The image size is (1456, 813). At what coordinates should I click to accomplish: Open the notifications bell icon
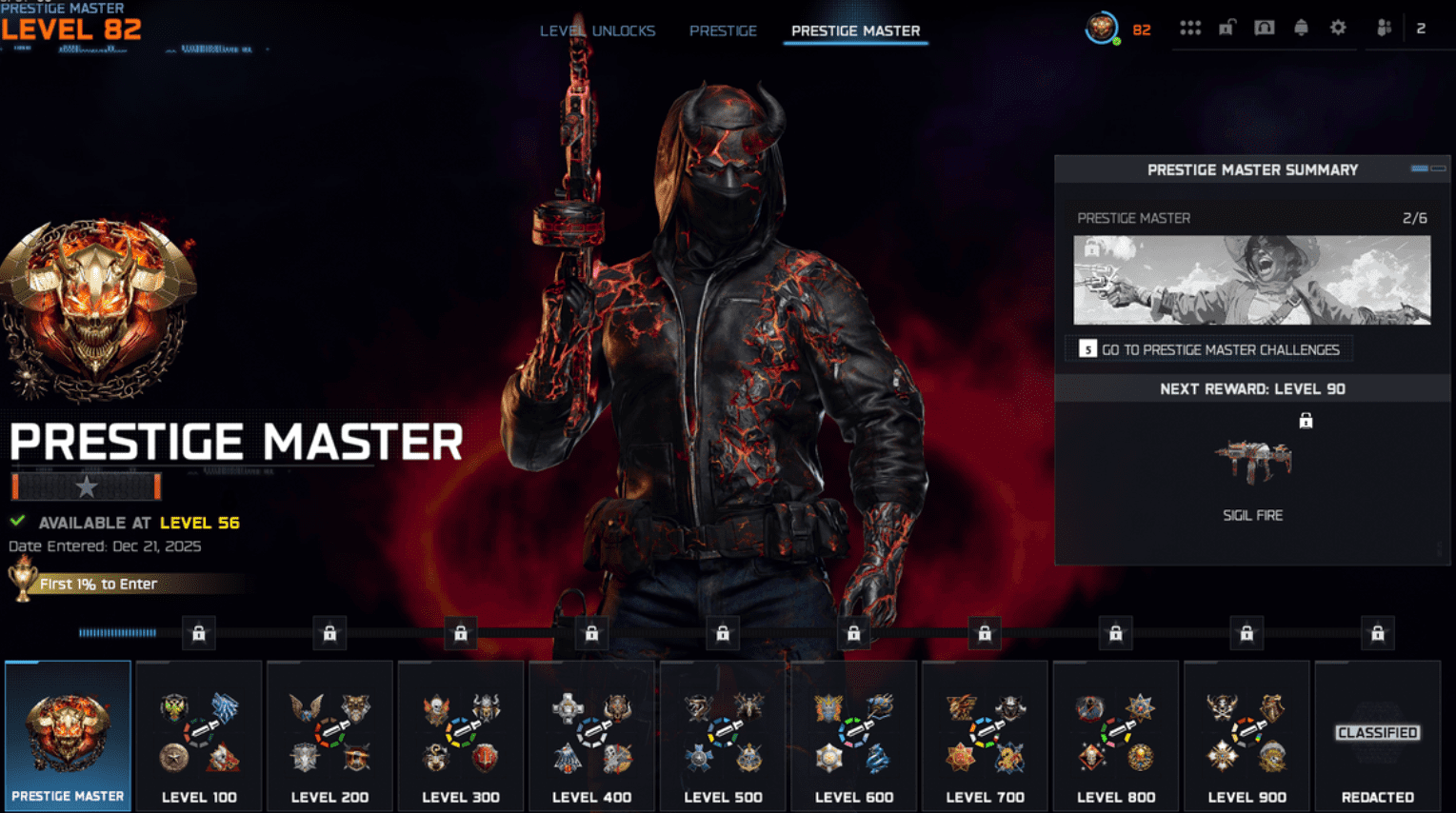(x=1302, y=29)
